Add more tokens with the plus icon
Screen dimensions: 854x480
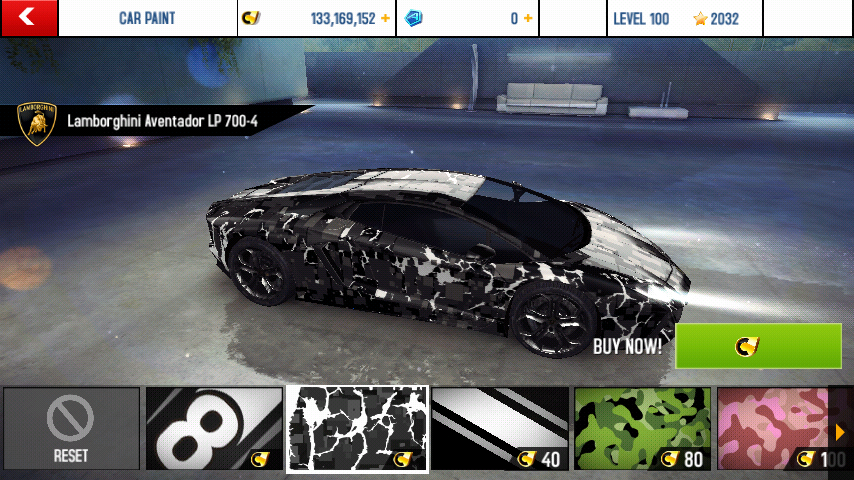[527, 19]
